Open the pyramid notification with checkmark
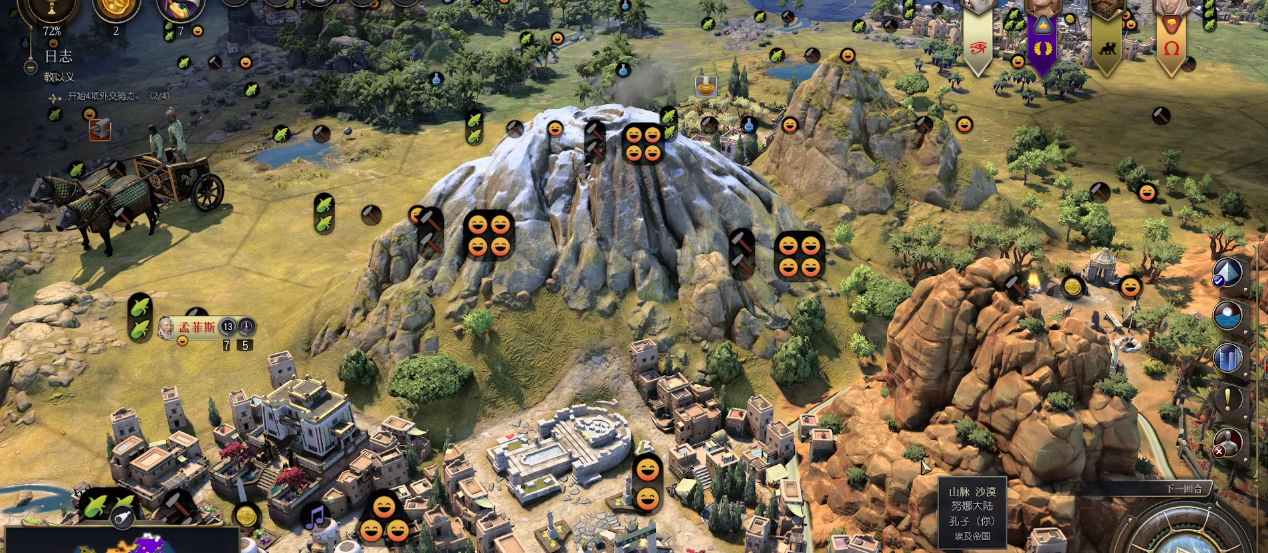 pos(1228,273)
